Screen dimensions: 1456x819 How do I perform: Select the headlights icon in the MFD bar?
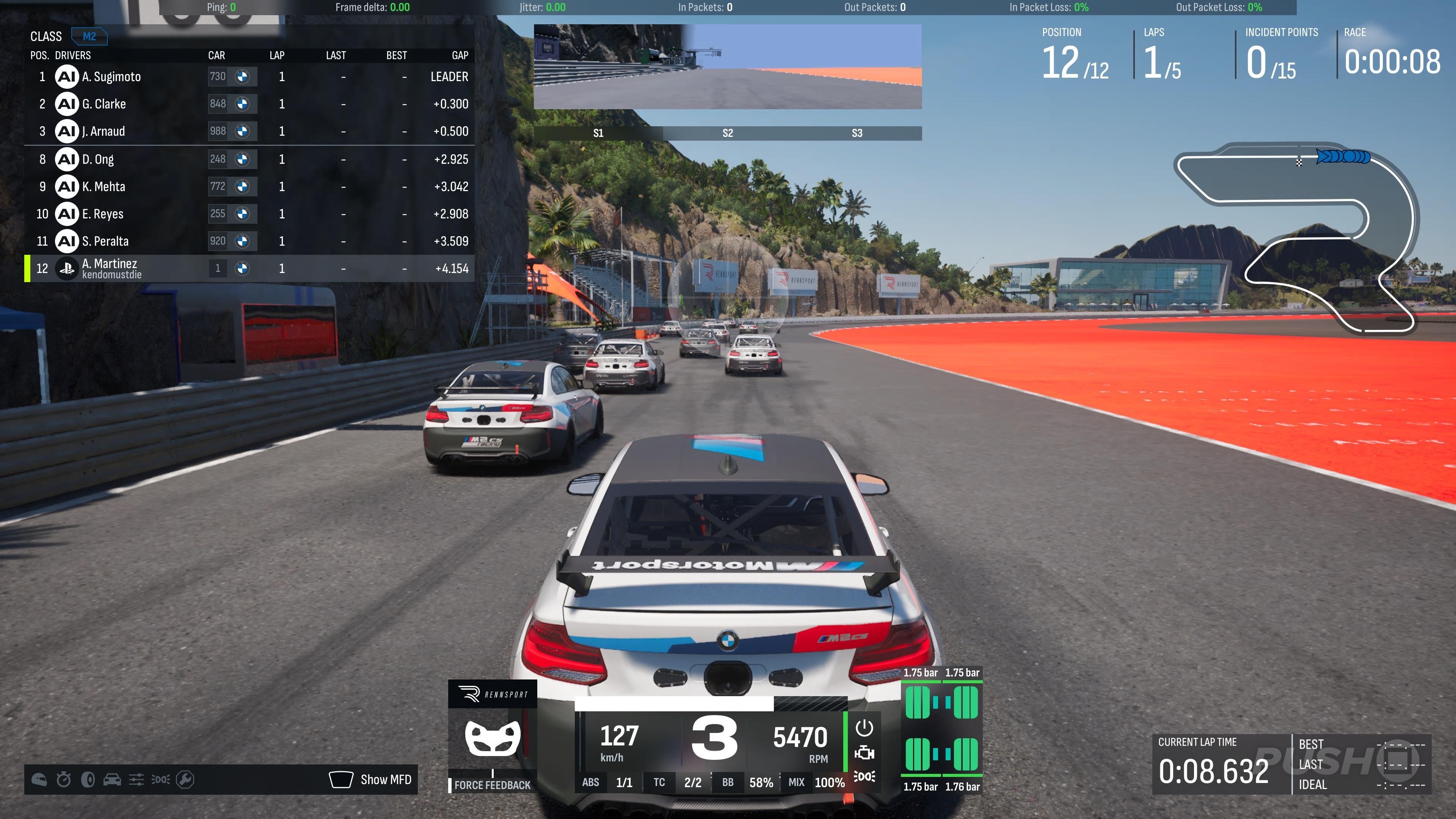click(x=160, y=780)
